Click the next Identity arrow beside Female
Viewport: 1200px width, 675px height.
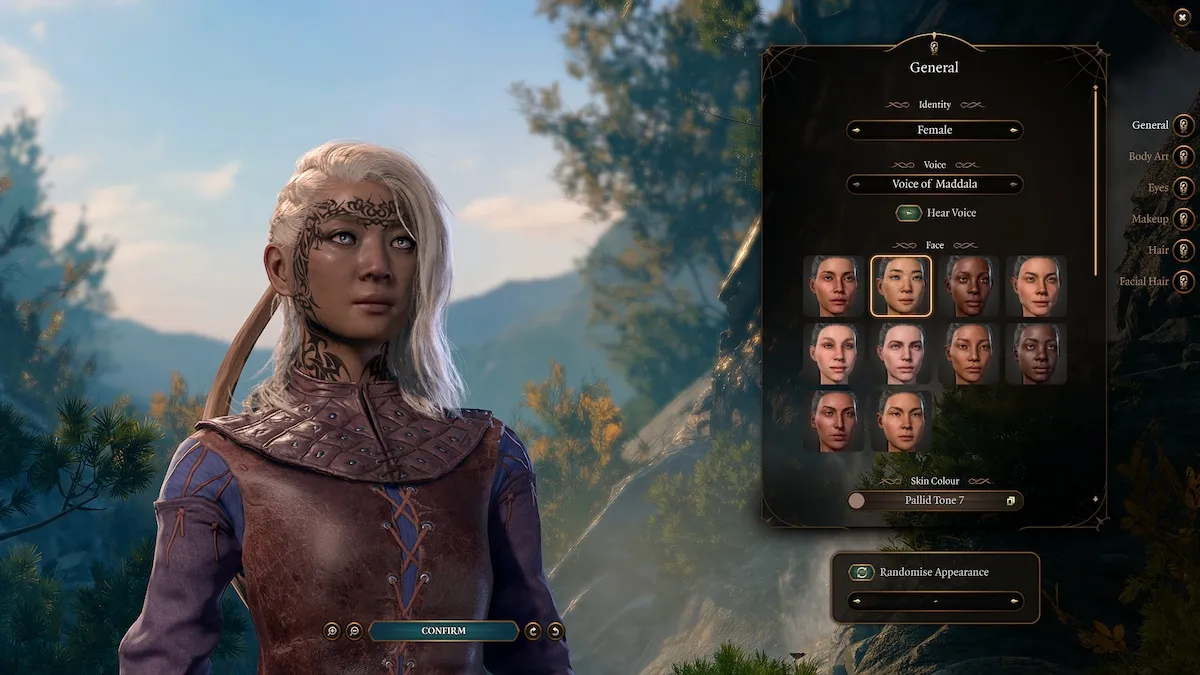(x=1015, y=130)
